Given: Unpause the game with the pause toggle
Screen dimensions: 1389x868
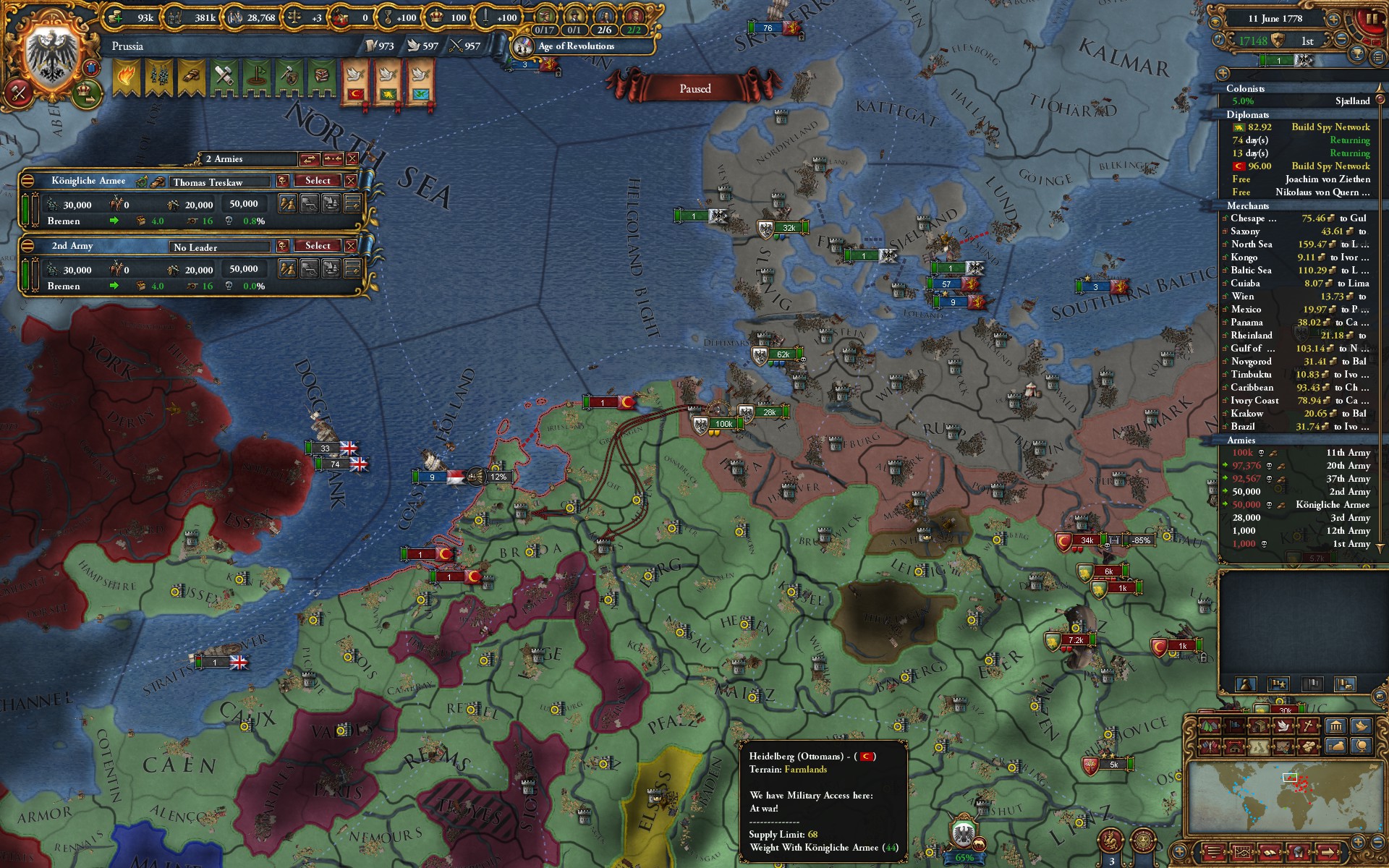Looking at the screenshot, I should 1373,18.
